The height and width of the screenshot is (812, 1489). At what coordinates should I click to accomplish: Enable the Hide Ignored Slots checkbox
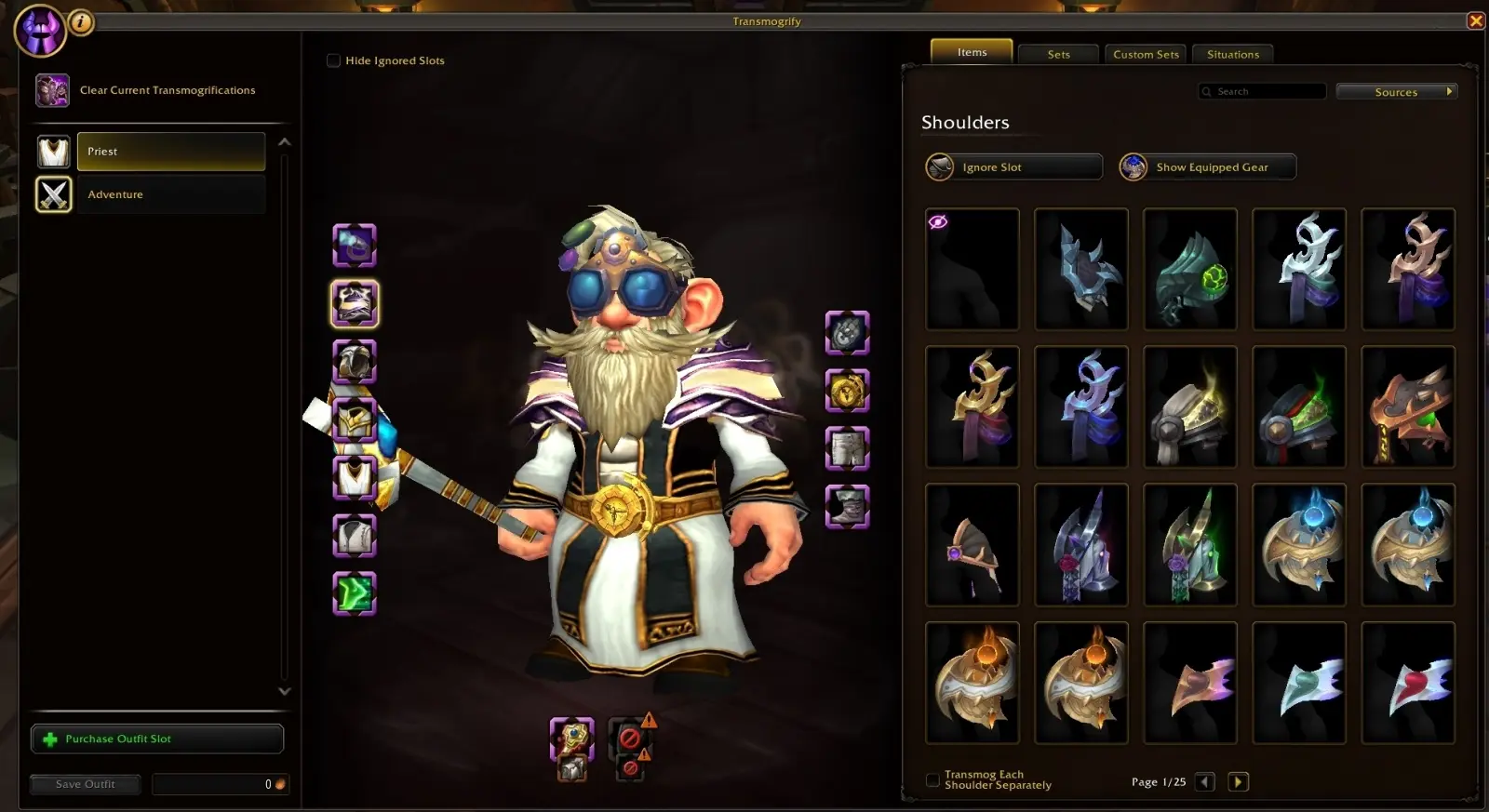pos(333,60)
